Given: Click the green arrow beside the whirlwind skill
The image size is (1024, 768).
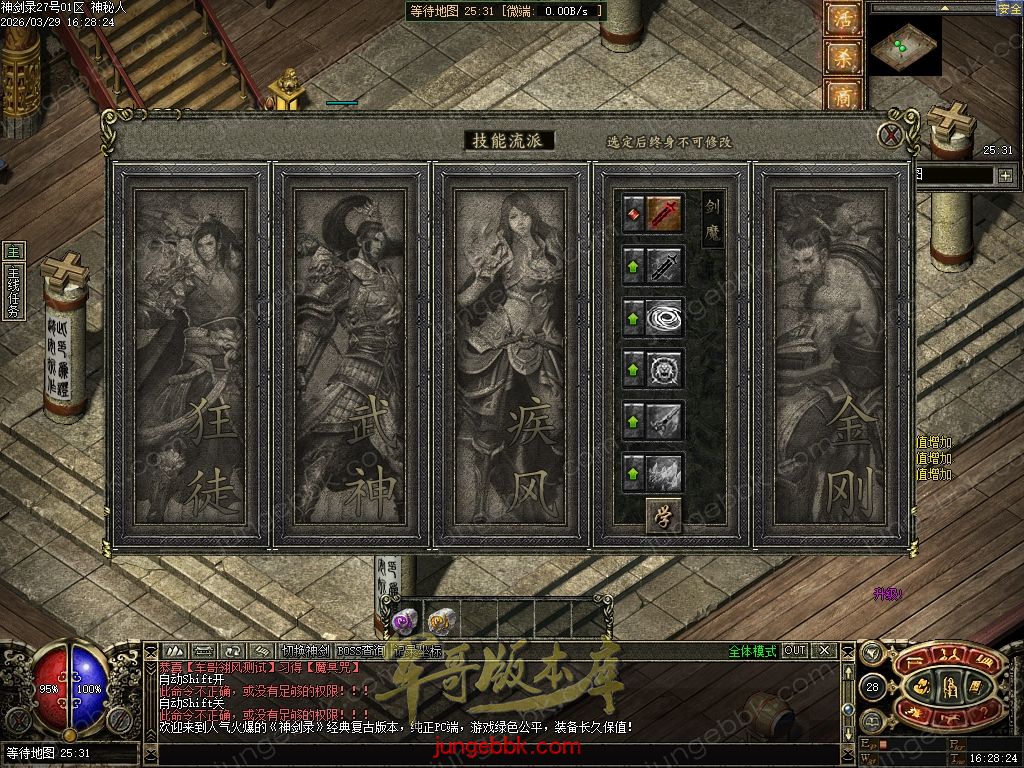Looking at the screenshot, I should pos(633,317).
